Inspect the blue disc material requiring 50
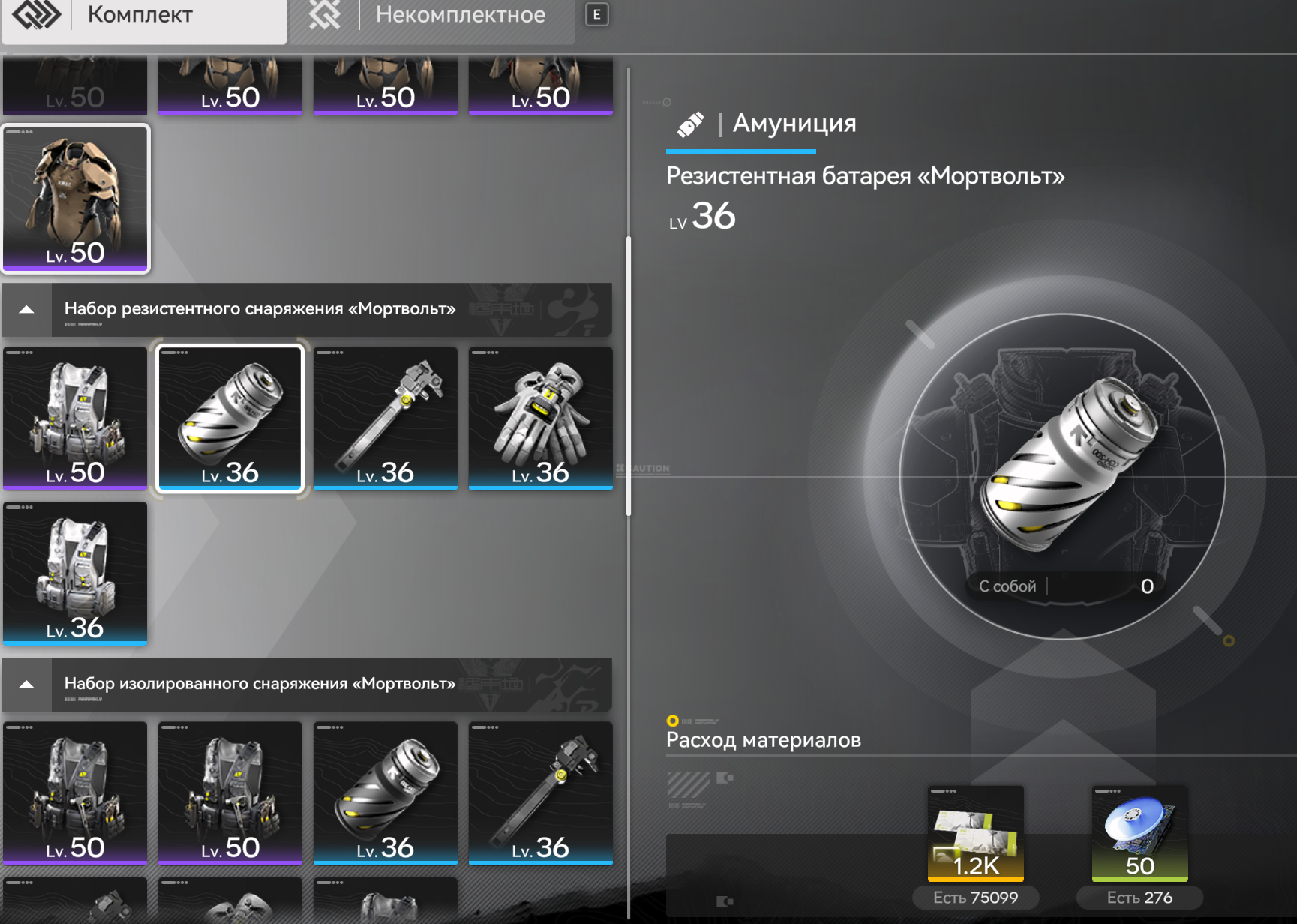 click(x=1139, y=833)
